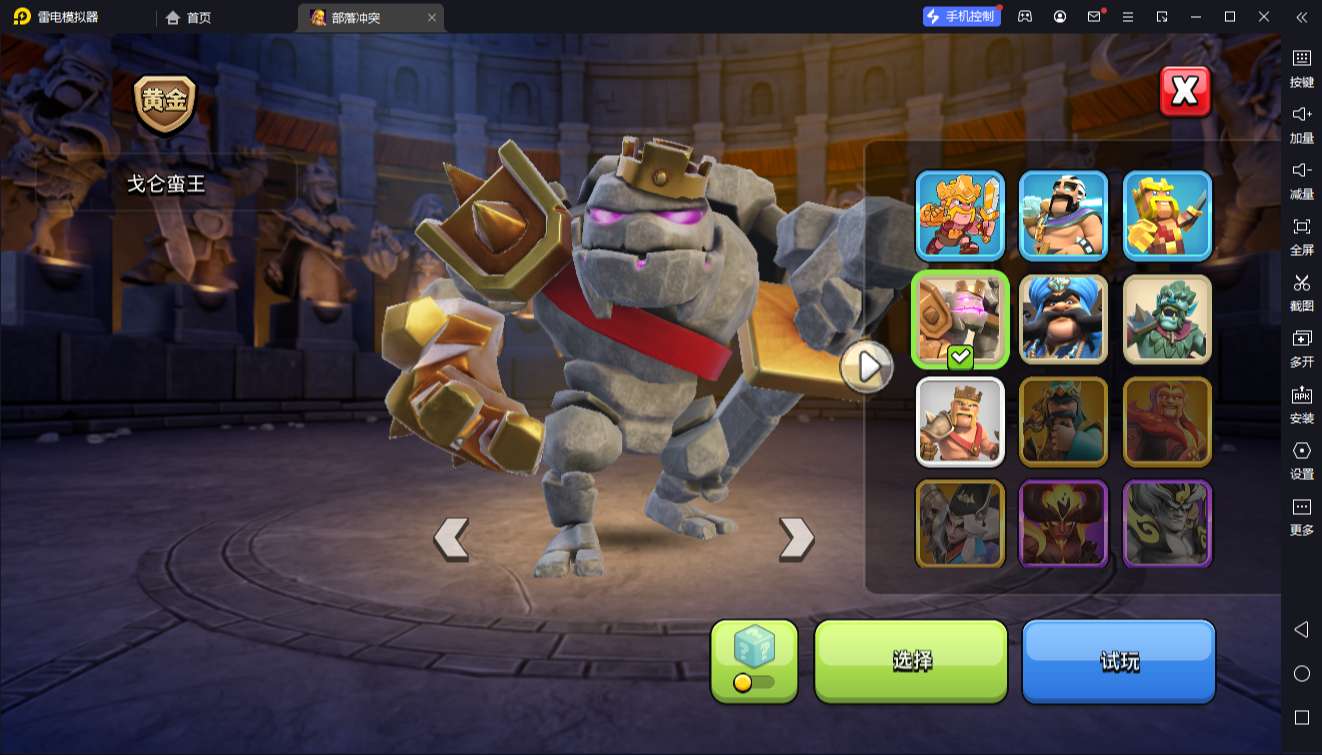1322x755 pixels.
Task: Choose the locked pirate hat king skin
Action: (960, 524)
